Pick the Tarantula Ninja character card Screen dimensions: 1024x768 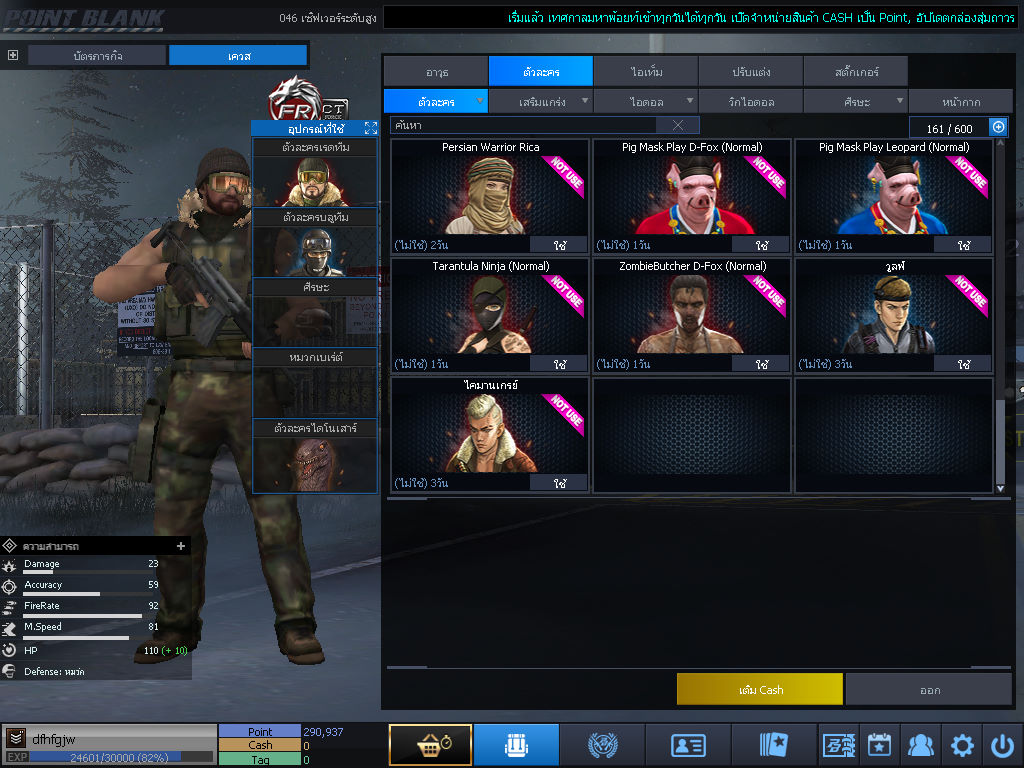[489, 312]
